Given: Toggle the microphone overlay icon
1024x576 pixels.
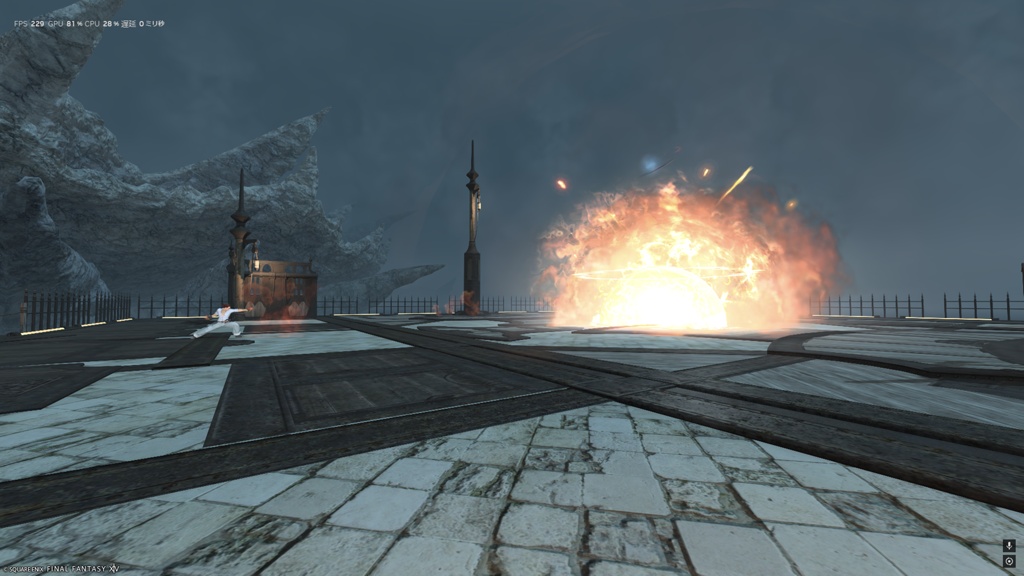Looking at the screenshot, I should pyautogui.click(x=1009, y=546).
